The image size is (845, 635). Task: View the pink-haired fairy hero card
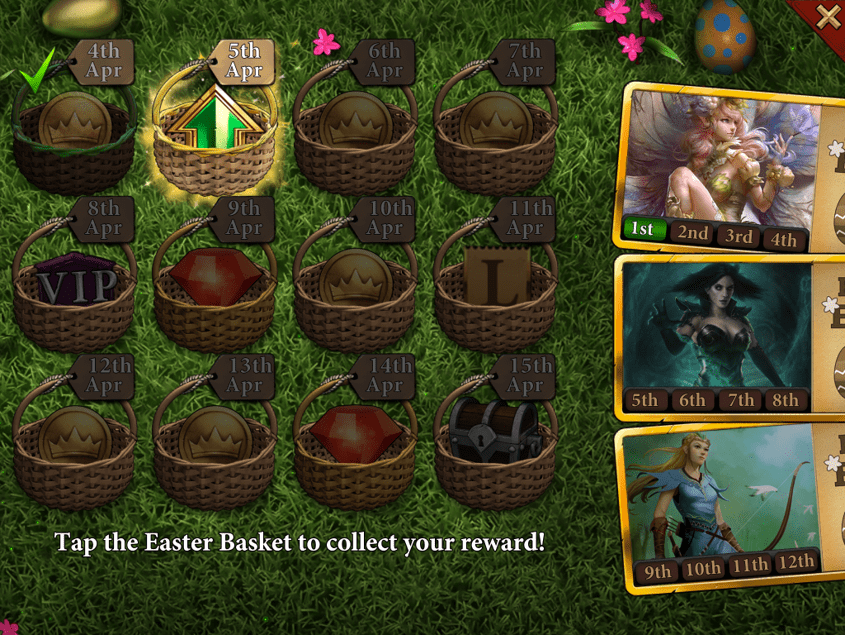720,155
